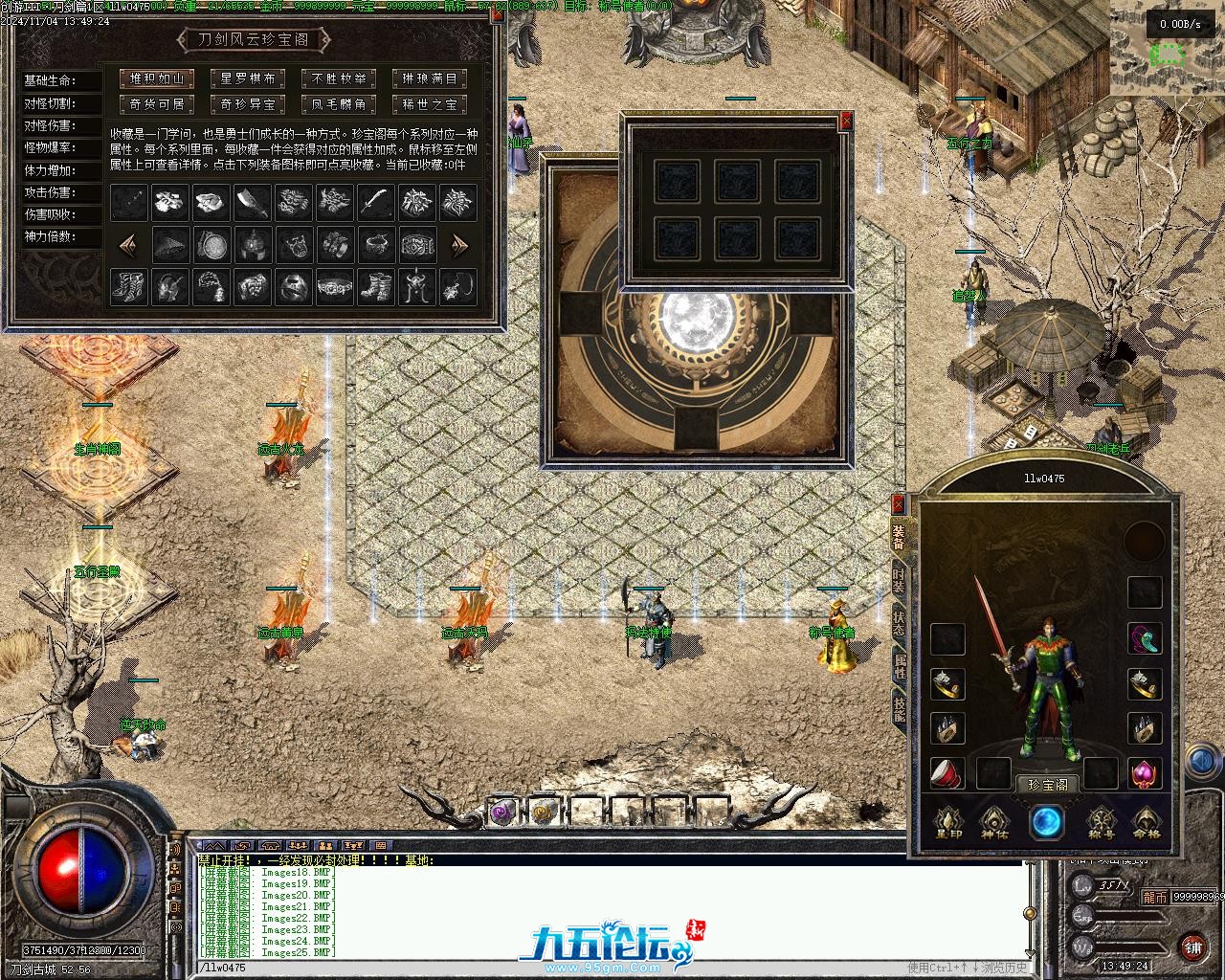This screenshot has width=1225, height=980.
Task: Open the 称号 title feature
Action: pyautogui.click(x=1101, y=821)
